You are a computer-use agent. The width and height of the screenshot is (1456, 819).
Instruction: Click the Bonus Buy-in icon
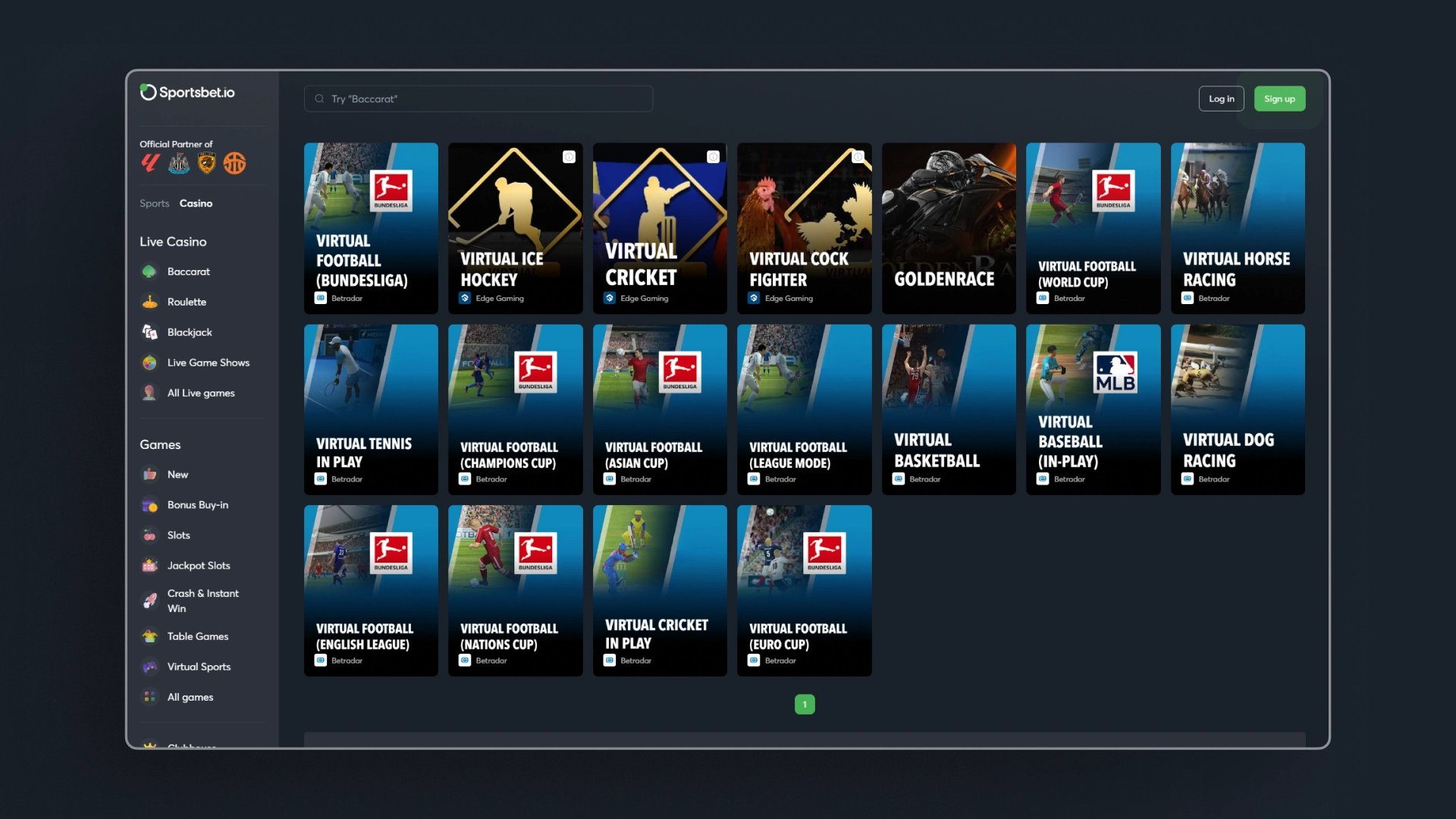point(150,505)
